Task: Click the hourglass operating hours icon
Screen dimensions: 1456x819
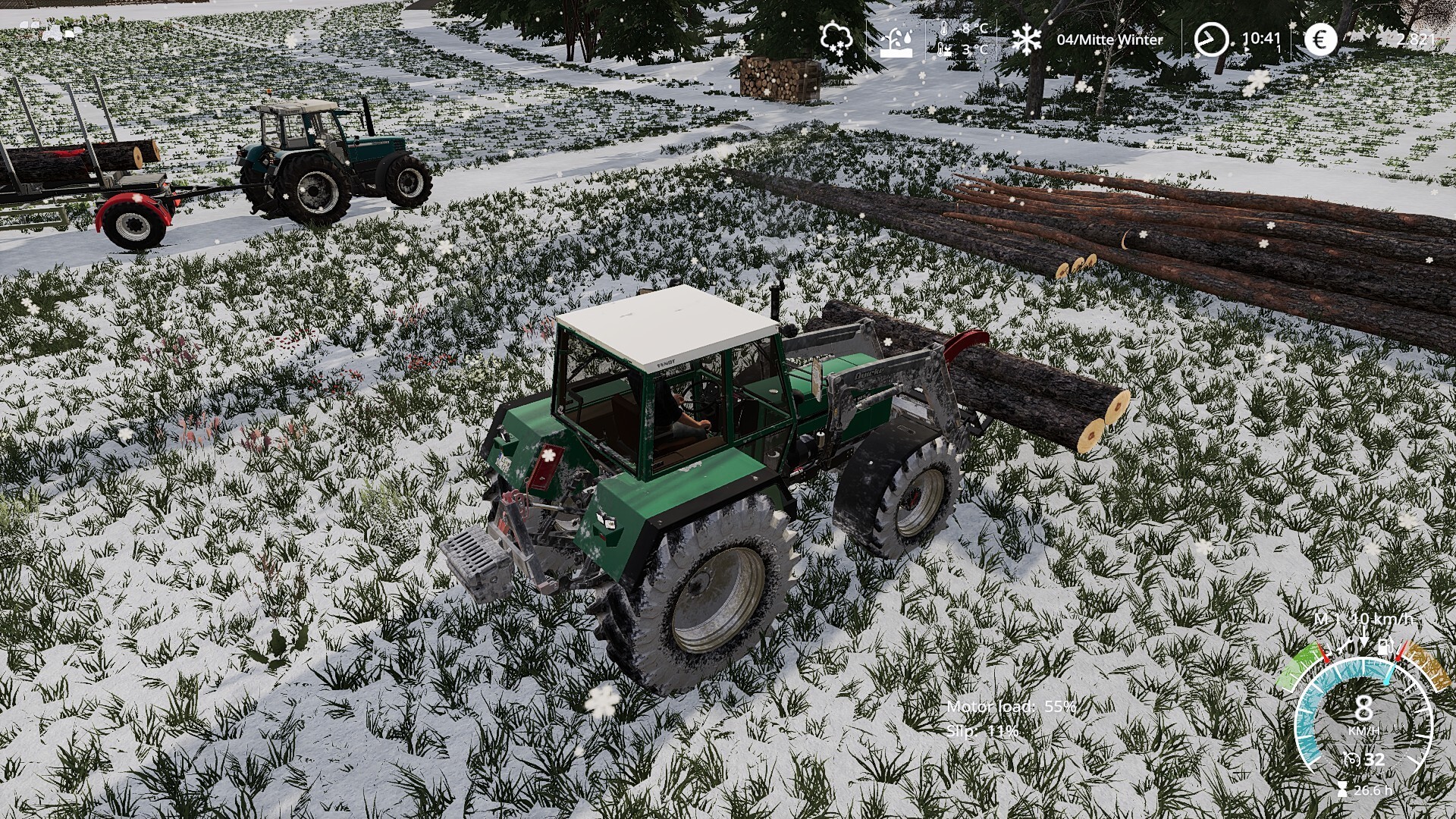Action: (x=1343, y=790)
